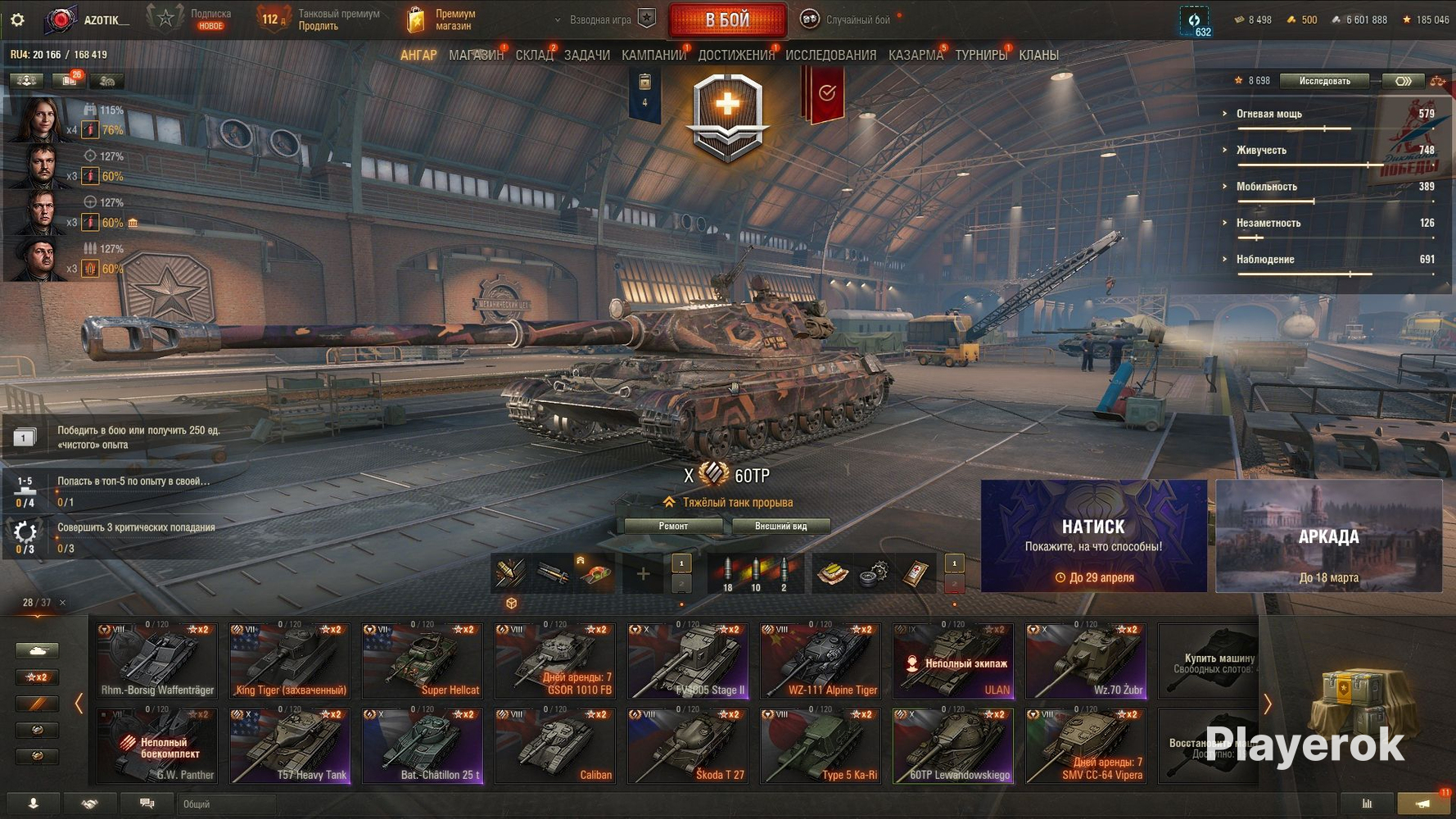1456x819 pixels.
Task: Select the Super Hellcat tank card
Action: [423, 661]
